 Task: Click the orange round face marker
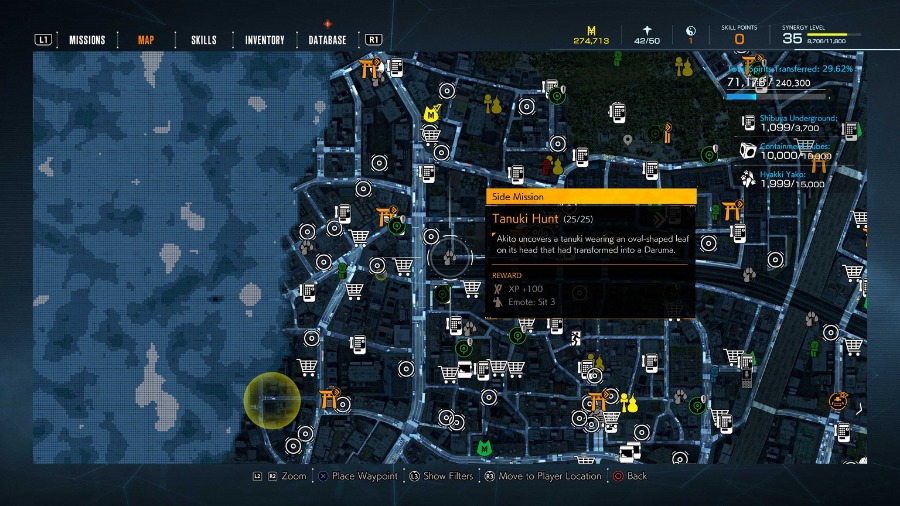click(837, 401)
